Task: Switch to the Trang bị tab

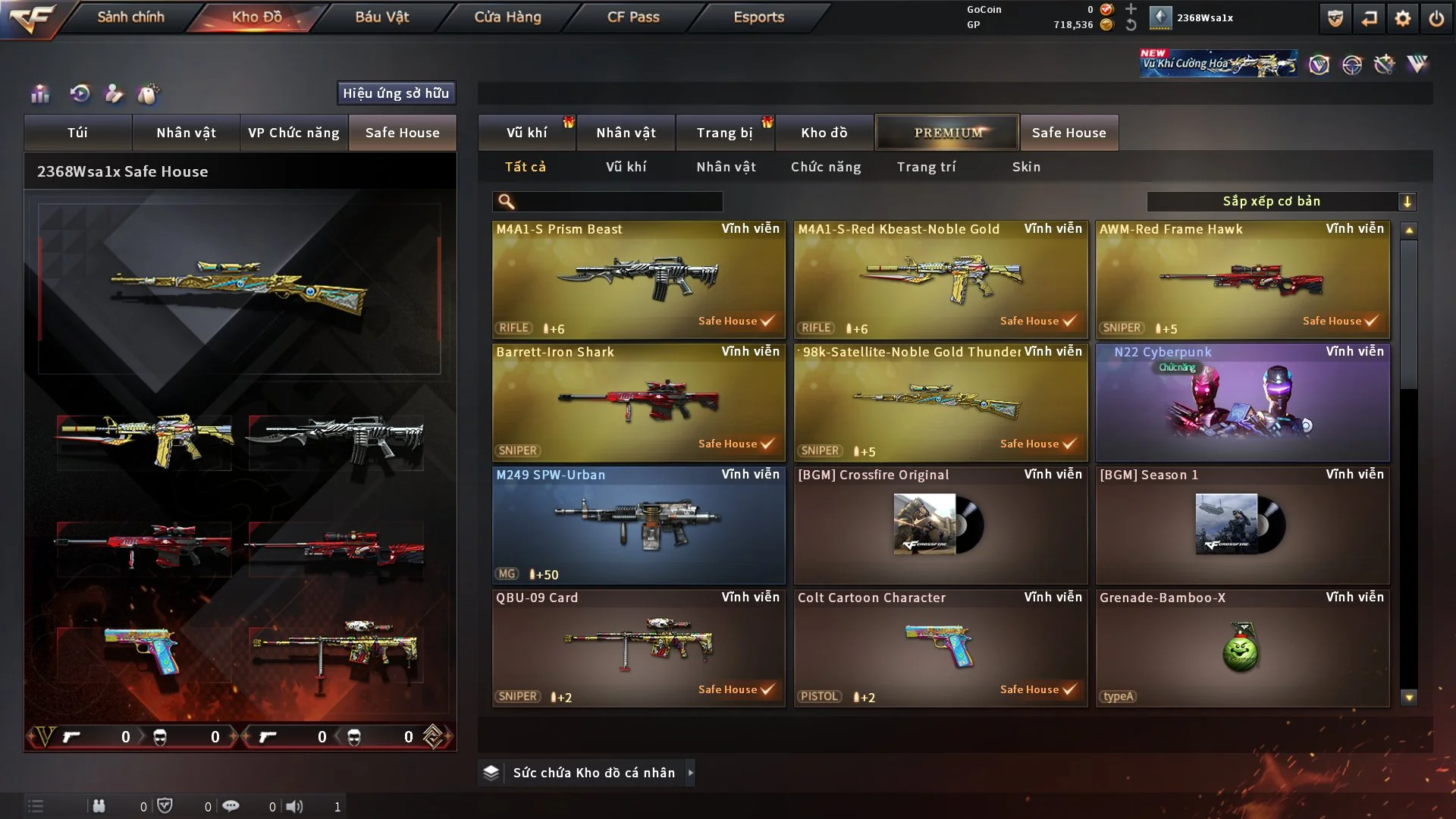Action: [x=724, y=133]
